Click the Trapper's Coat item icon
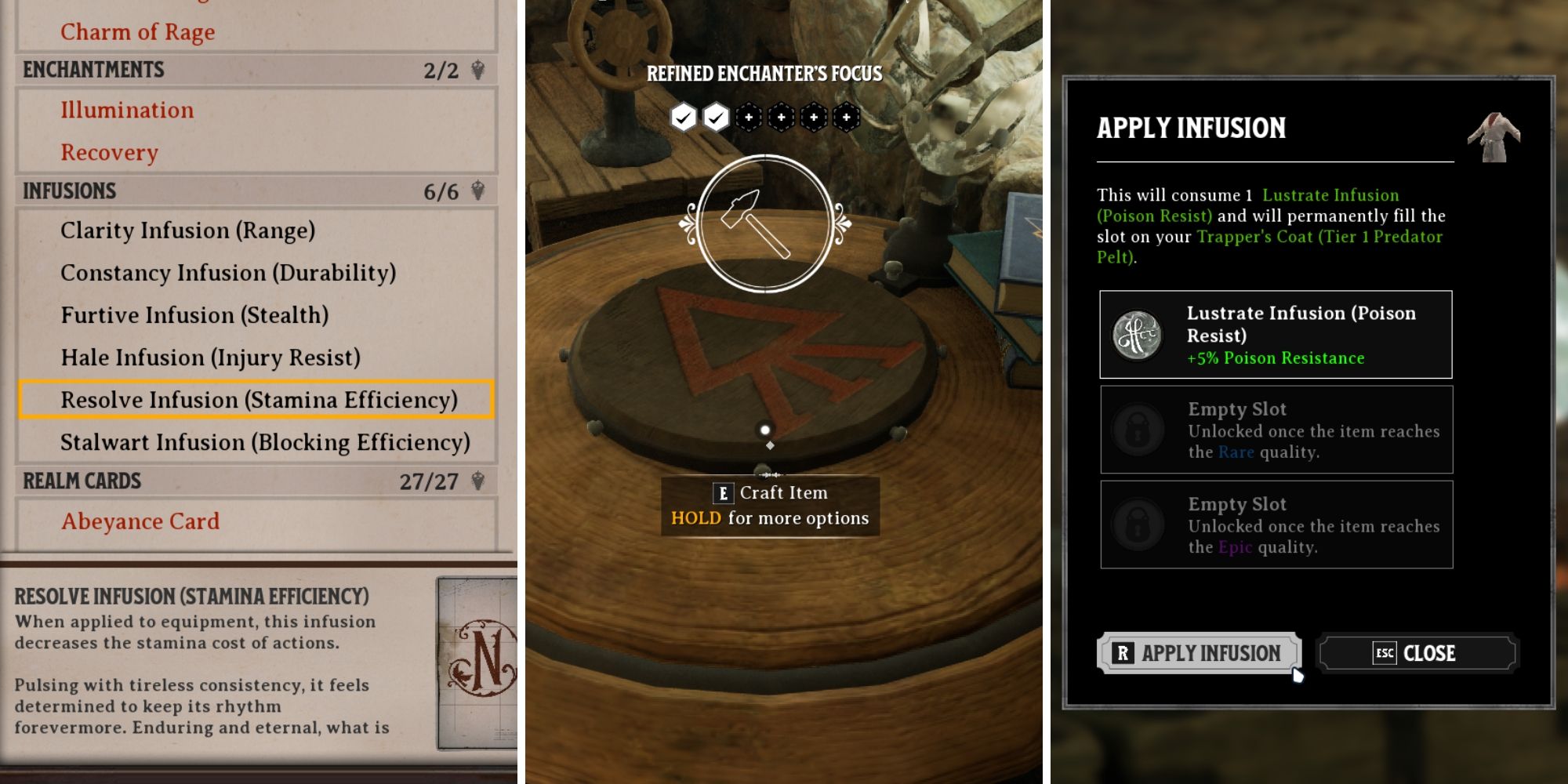Screen dimensions: 1568x784 [1494, 136]
